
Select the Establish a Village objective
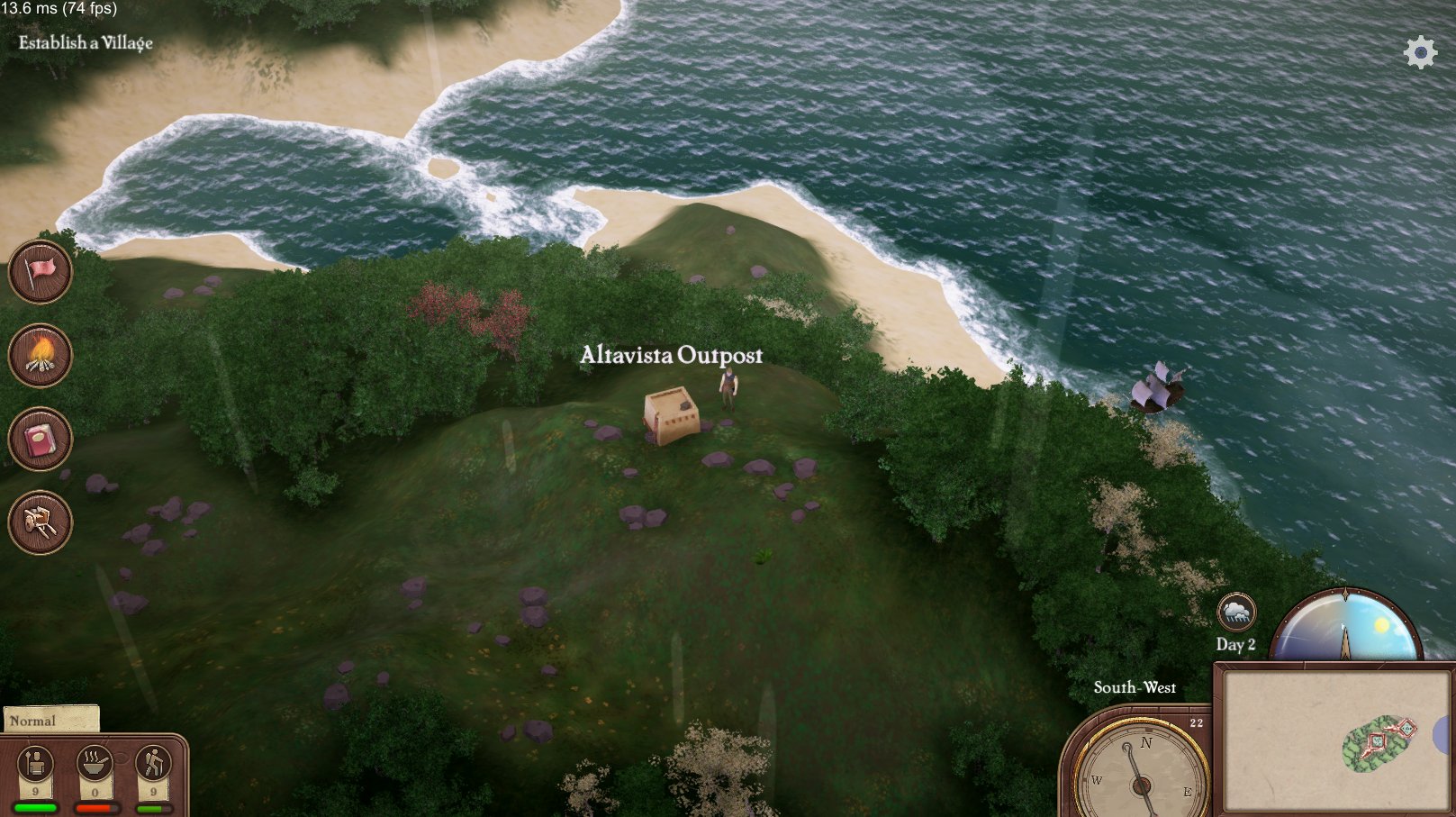[x=86, y=42]
